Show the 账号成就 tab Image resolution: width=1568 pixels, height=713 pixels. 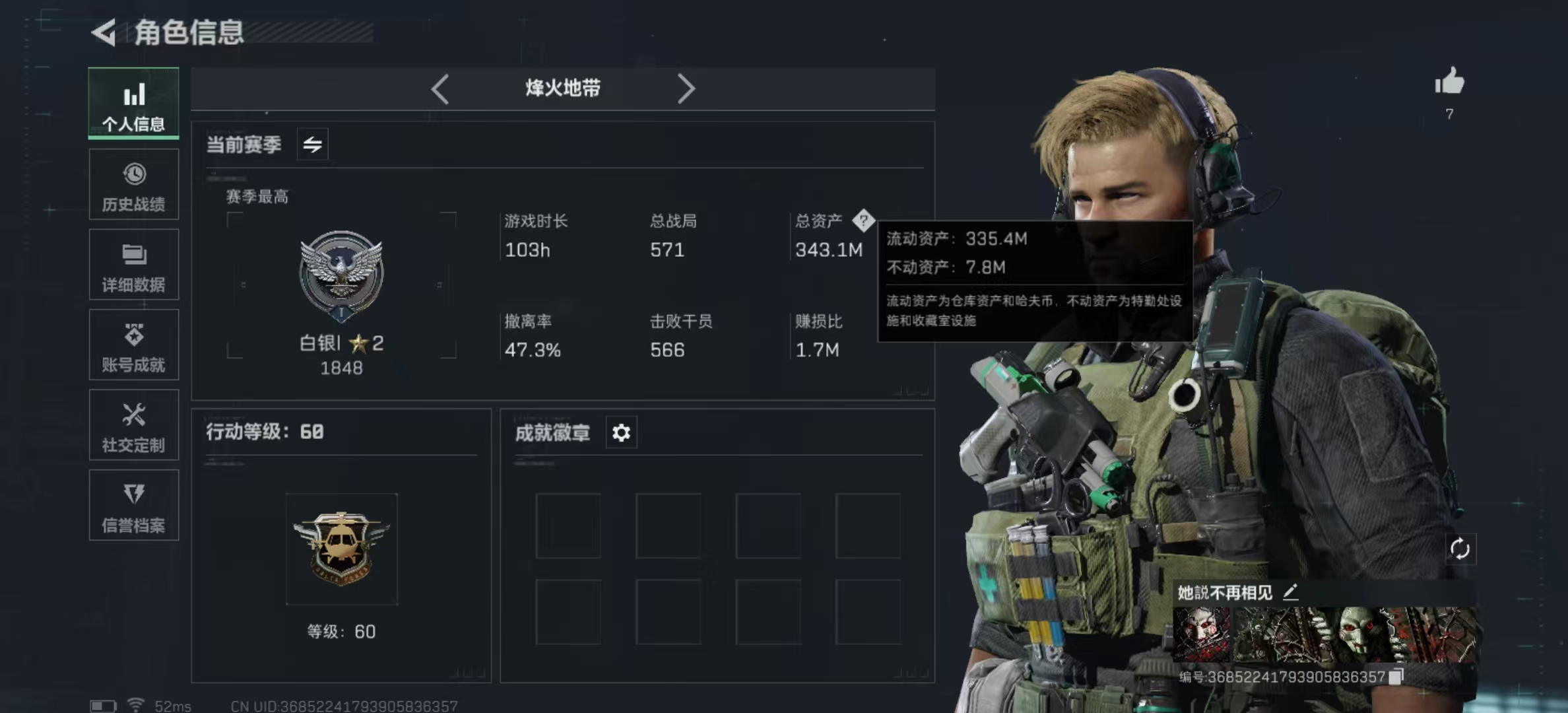134,345
